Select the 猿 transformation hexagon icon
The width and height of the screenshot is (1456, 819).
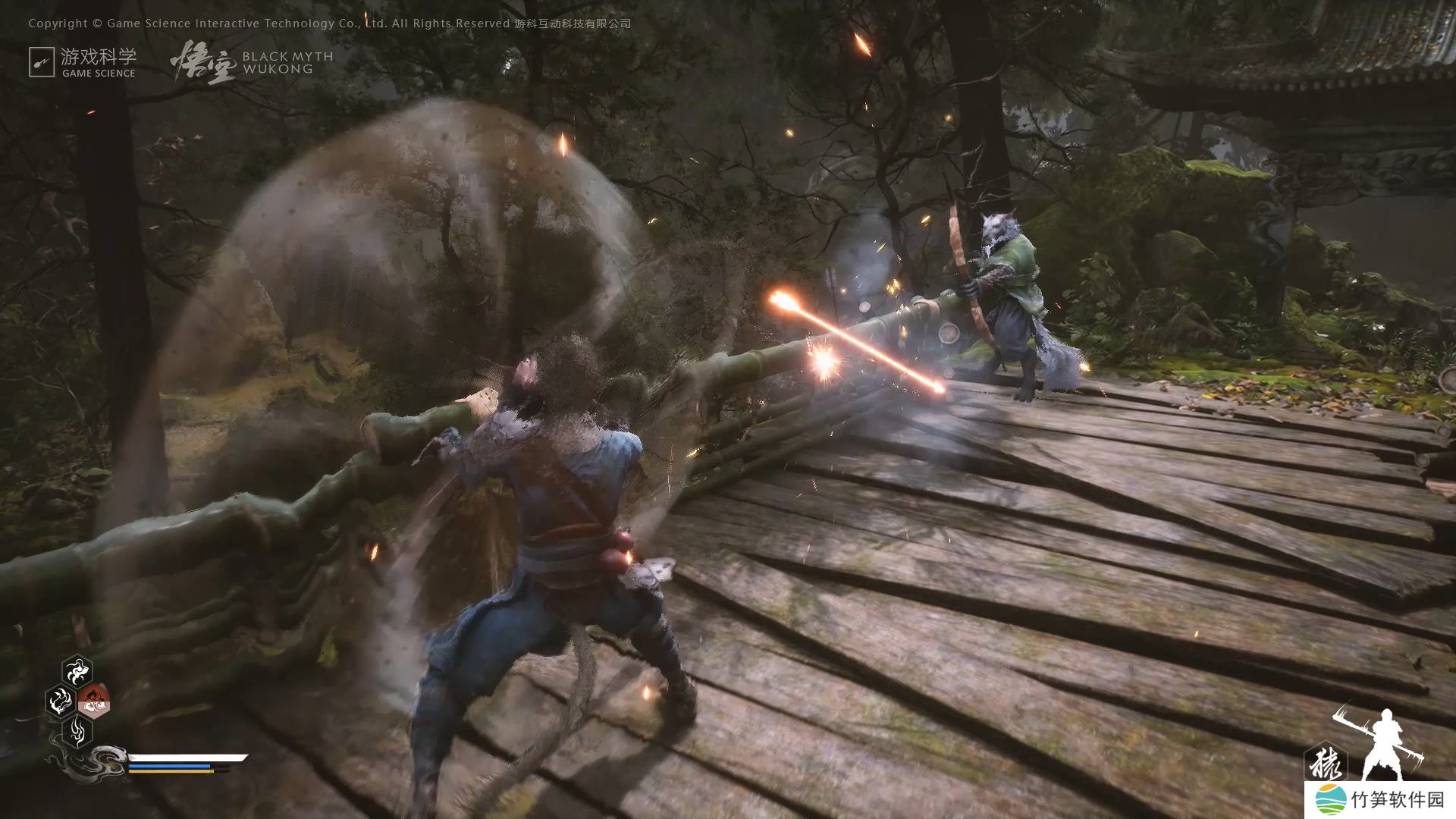tap(1325, 762)
